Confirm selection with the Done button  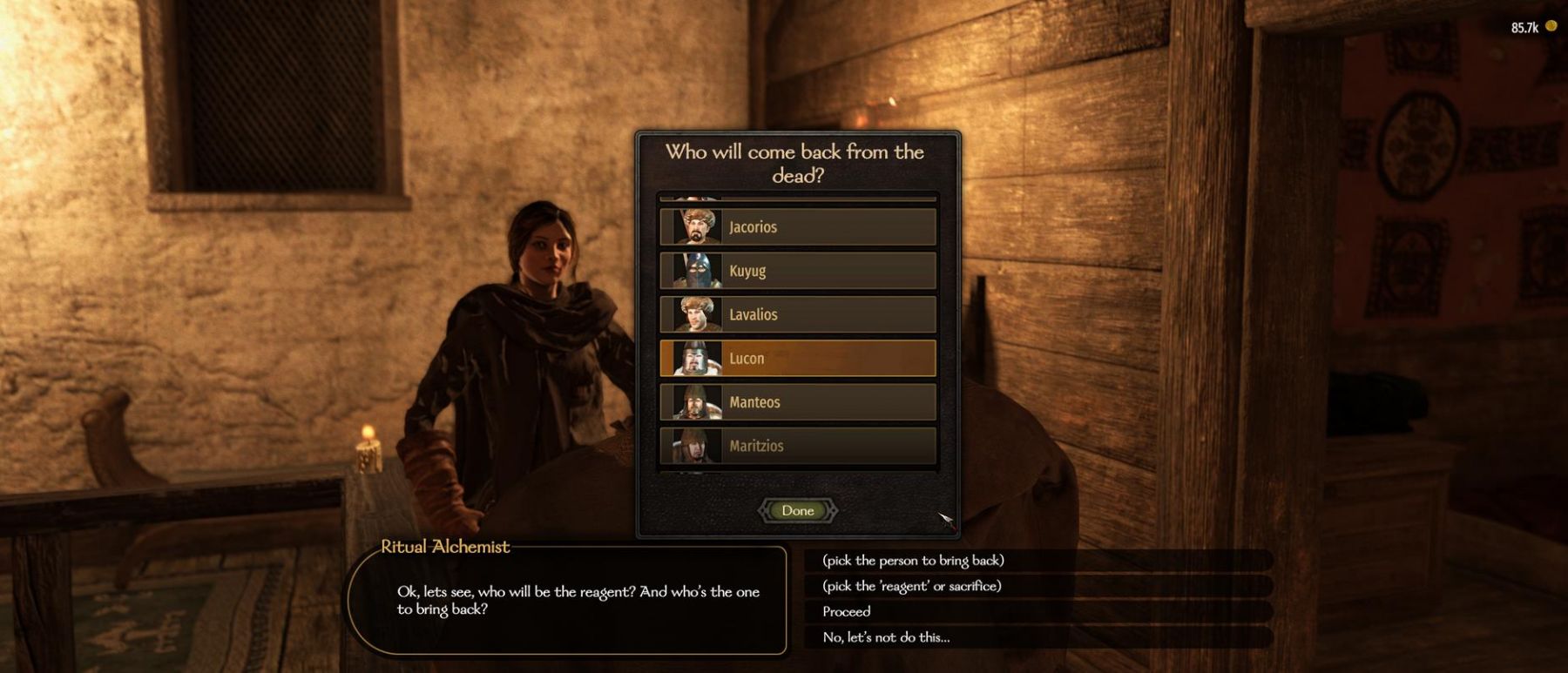(x=797, y=511)
